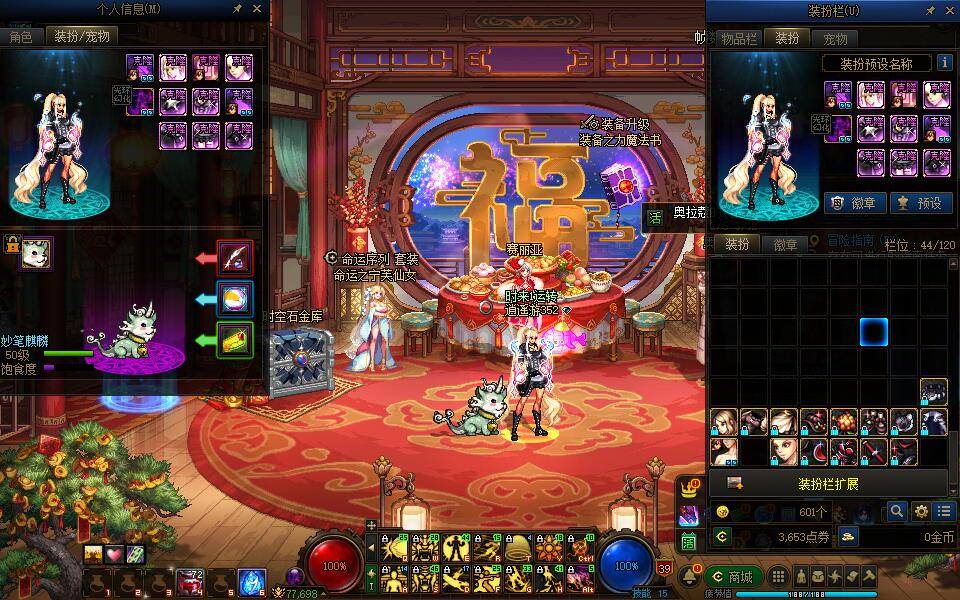Screen dimensions: 960x600
Task: Open the 物品栏 inventory tab
Action: click(739, 38)
